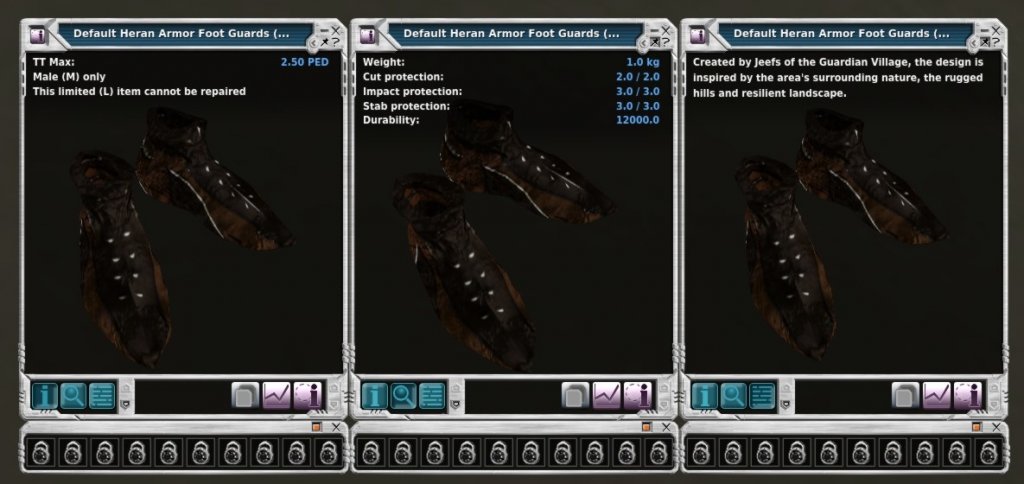Select the blue info tab in the TT Max window
The image size is (1024, 484).
tap(44, 395)
